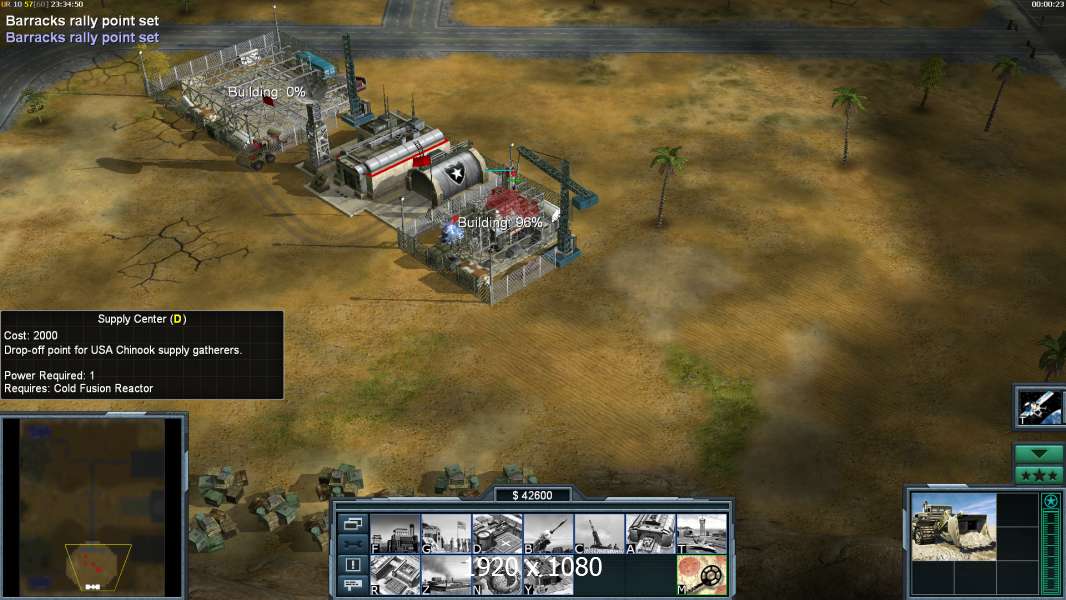Choose the Fire Base artillery build icon
Screen dimensions: 1066x600
coord(599,534)
